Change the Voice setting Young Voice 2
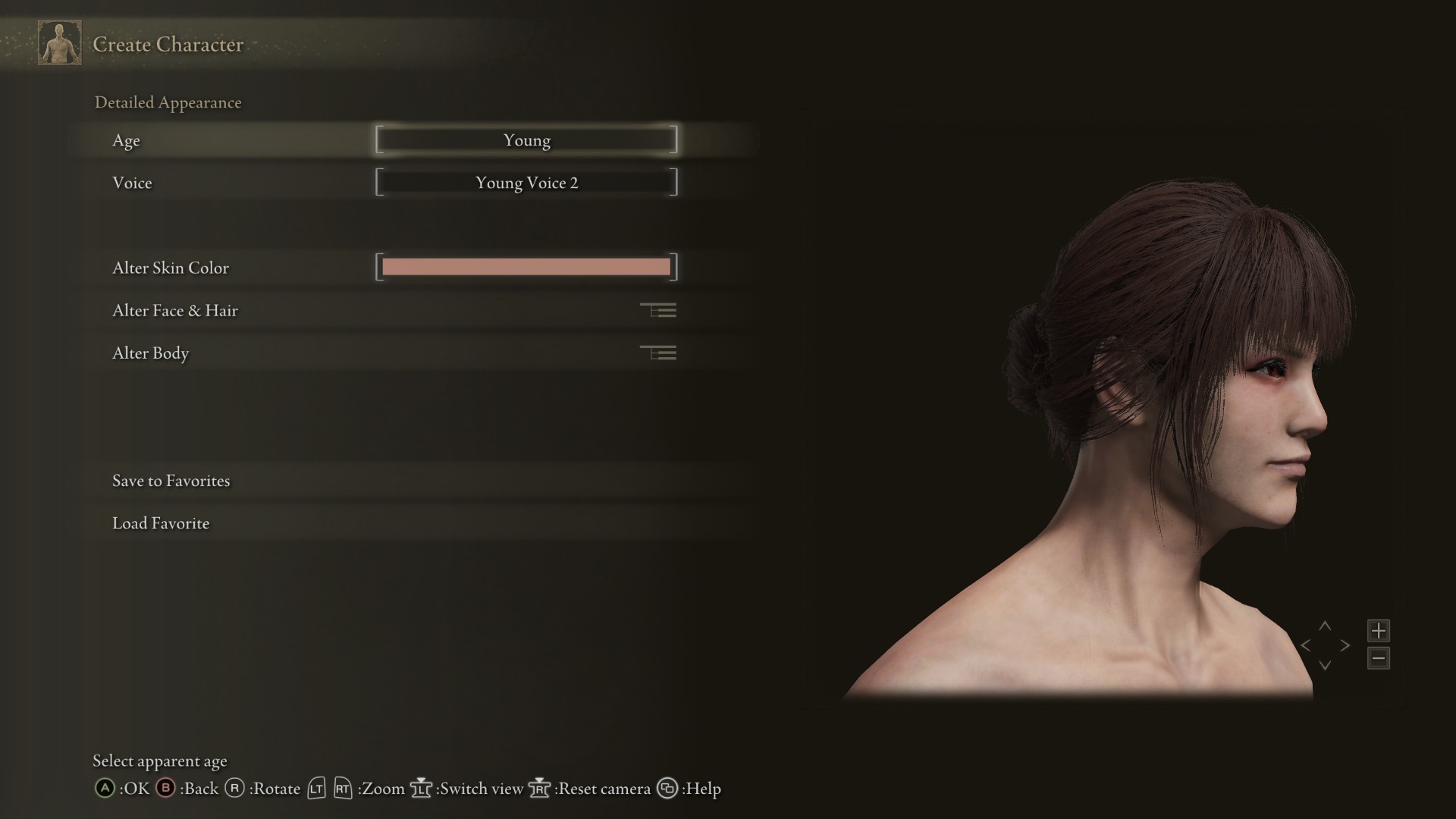The width and height of the screenshot is (1456, 819). 526,183
